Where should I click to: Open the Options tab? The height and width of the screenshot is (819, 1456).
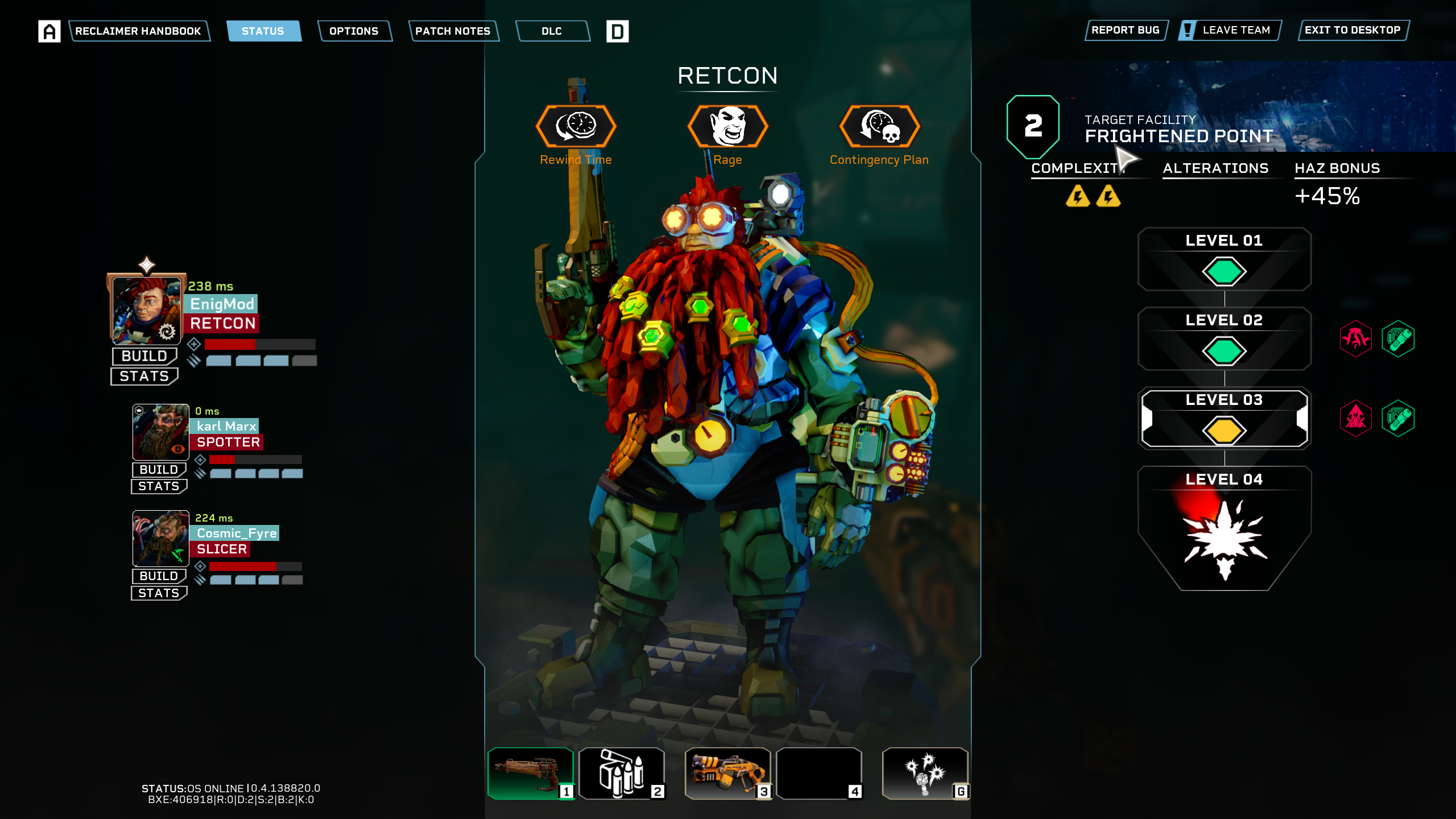354,31
